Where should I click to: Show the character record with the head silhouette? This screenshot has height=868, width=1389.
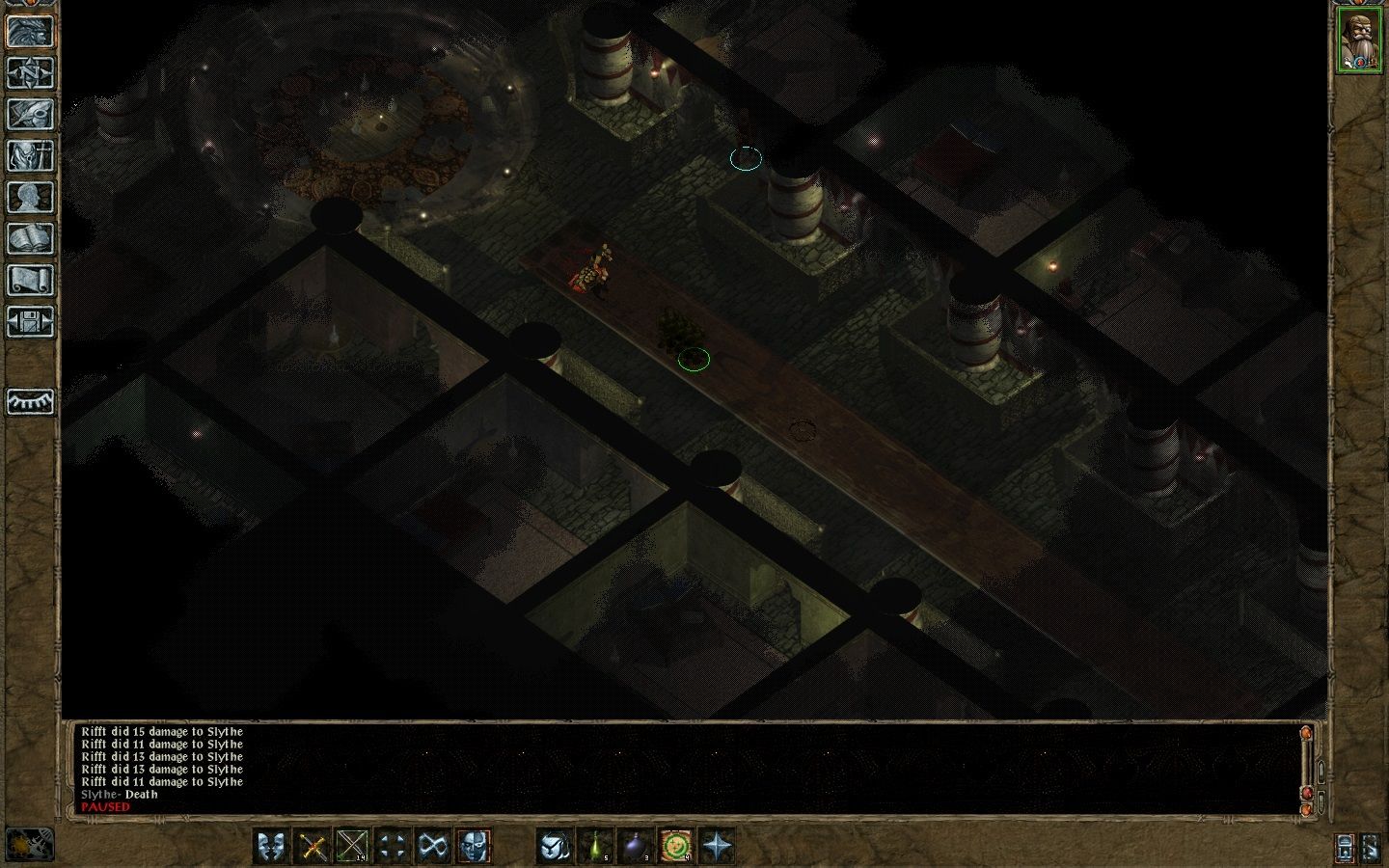[x=30, y=197]
